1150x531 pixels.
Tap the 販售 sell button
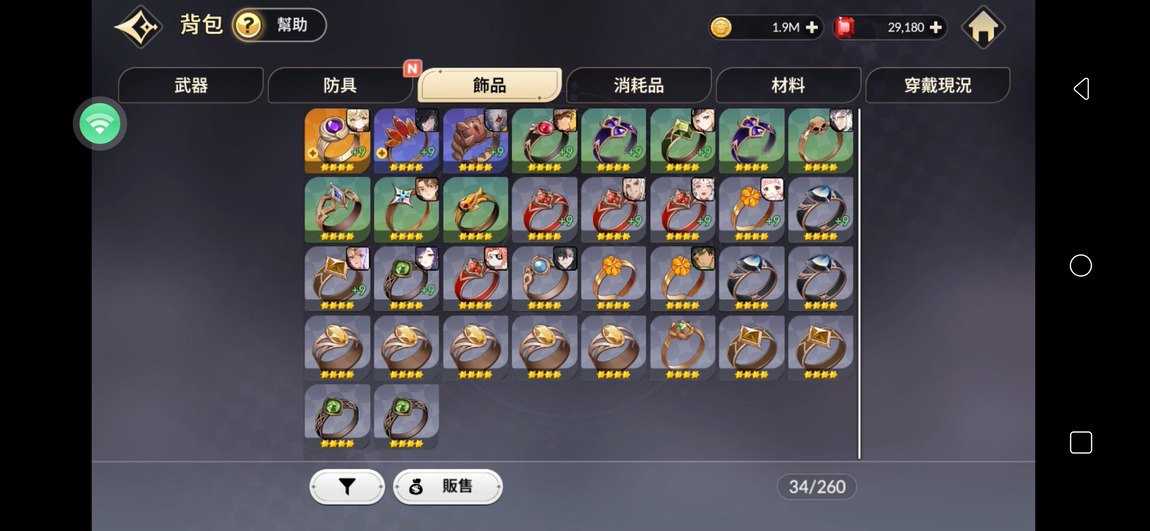tap(447, 487)
